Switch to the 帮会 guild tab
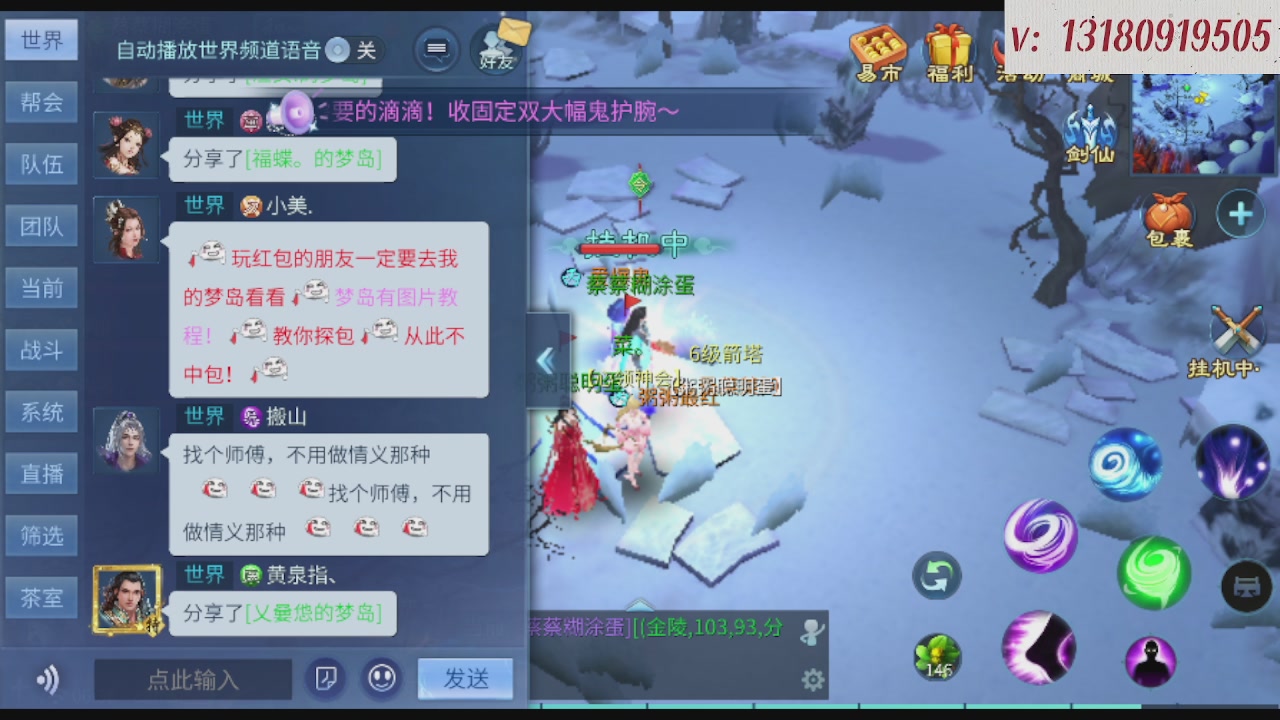The width and height of the screenshot is (1280, 720). tap(41, 102)
